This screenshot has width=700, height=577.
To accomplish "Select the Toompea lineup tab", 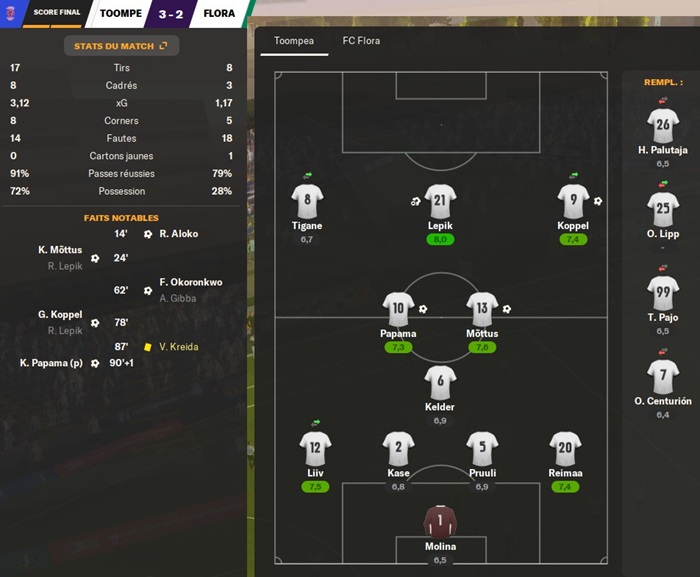I will pyautogui.click(x=294, y=41).
